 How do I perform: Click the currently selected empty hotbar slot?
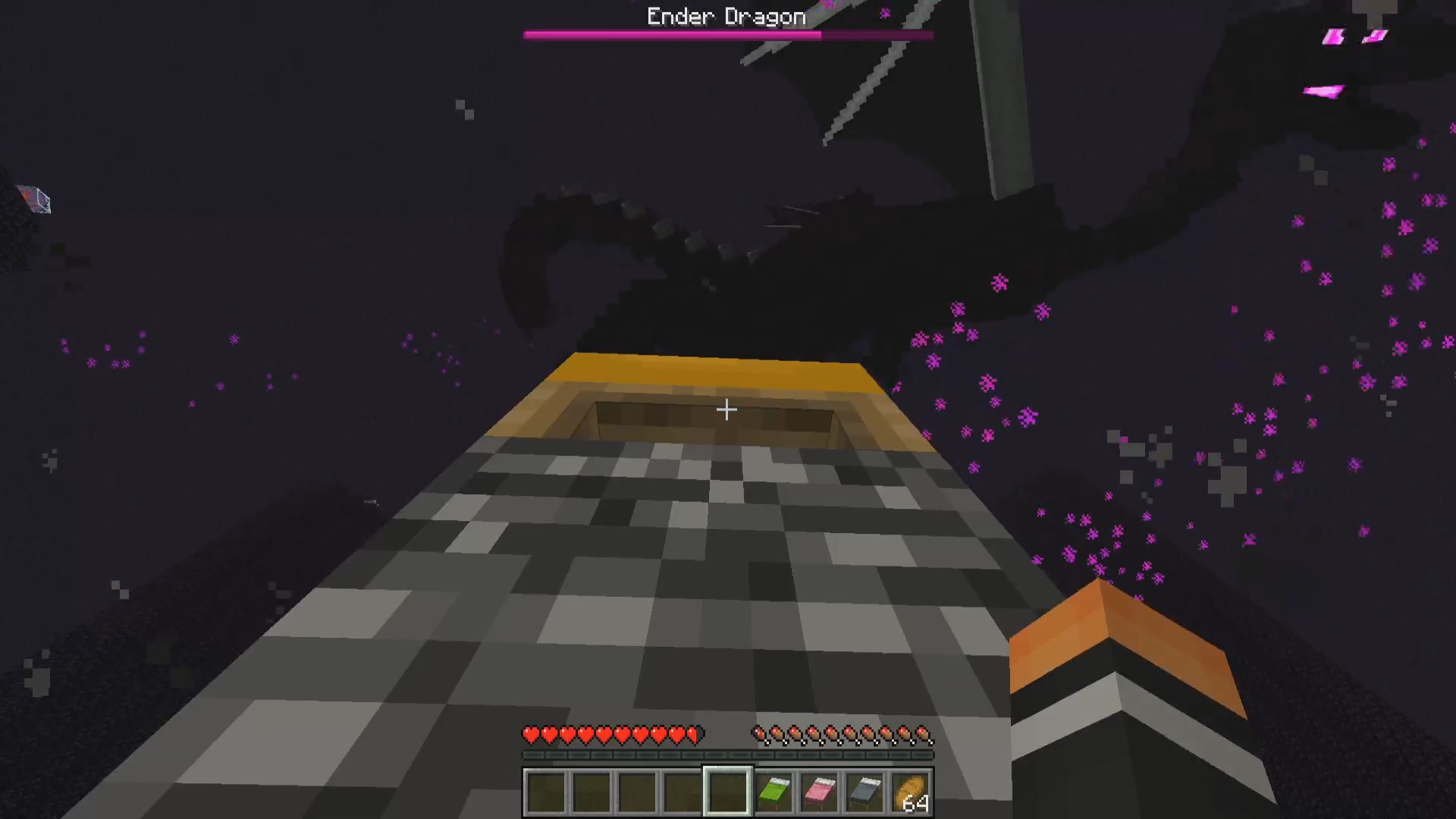point(726,792)
